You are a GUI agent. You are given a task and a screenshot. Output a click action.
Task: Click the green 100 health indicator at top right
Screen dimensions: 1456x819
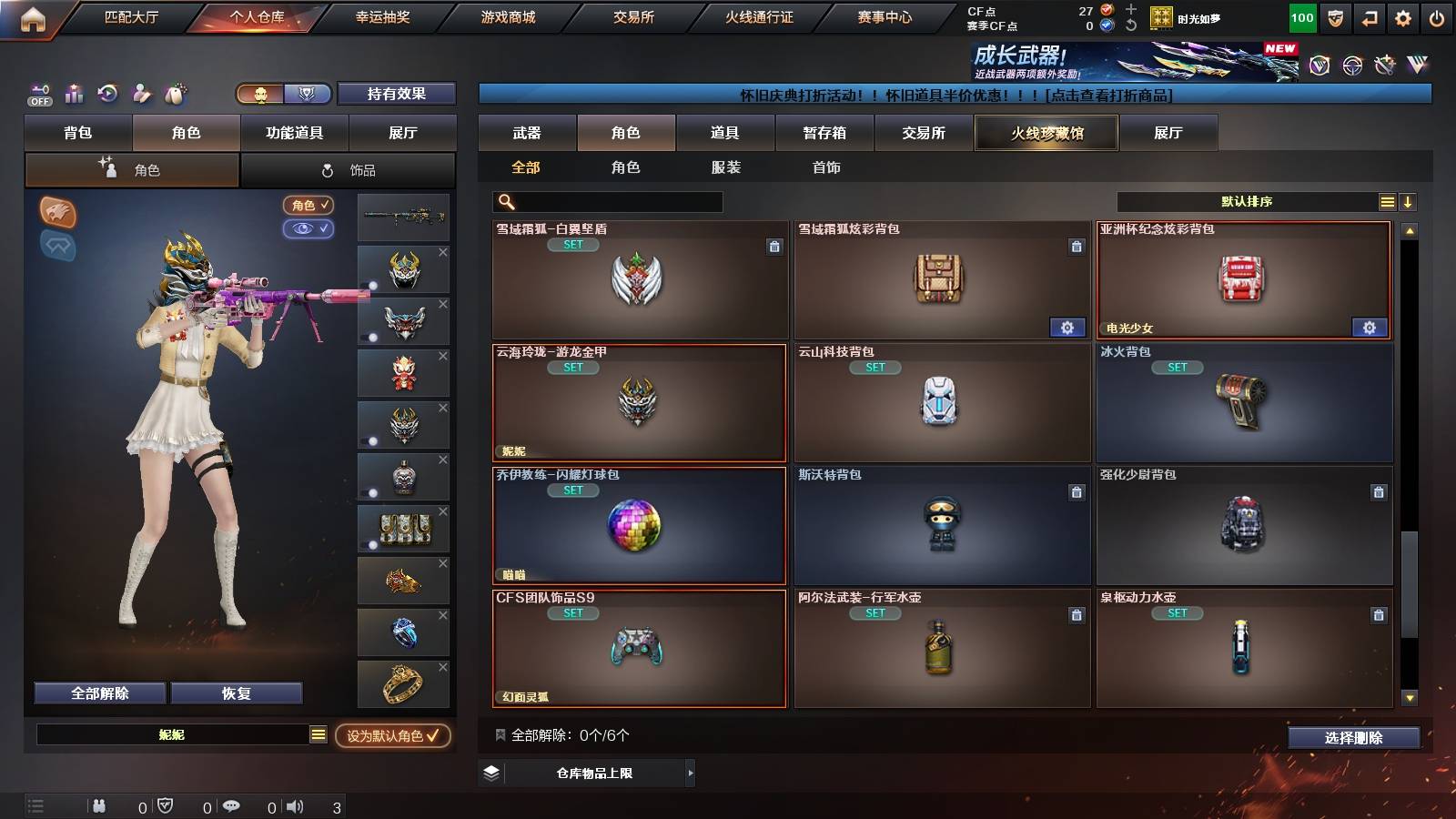pos(1301,15)
